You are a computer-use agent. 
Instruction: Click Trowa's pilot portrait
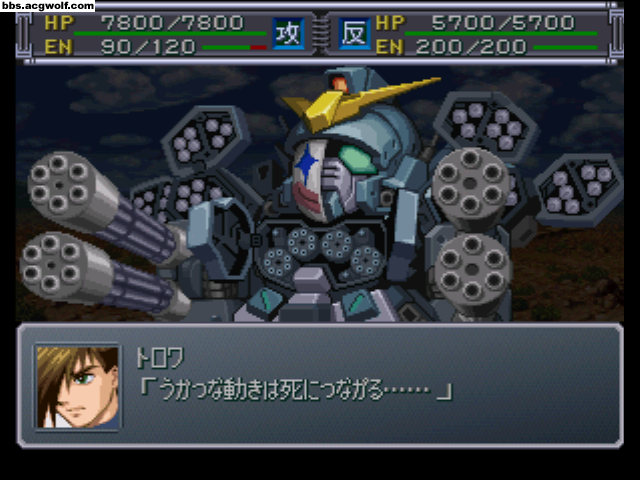click(x=77, y=386)
